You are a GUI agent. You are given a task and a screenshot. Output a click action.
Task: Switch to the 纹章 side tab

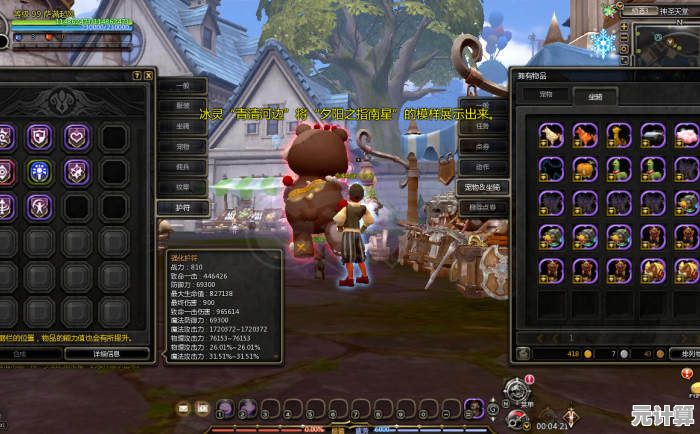pyautogui.click(x=182, y=186)
